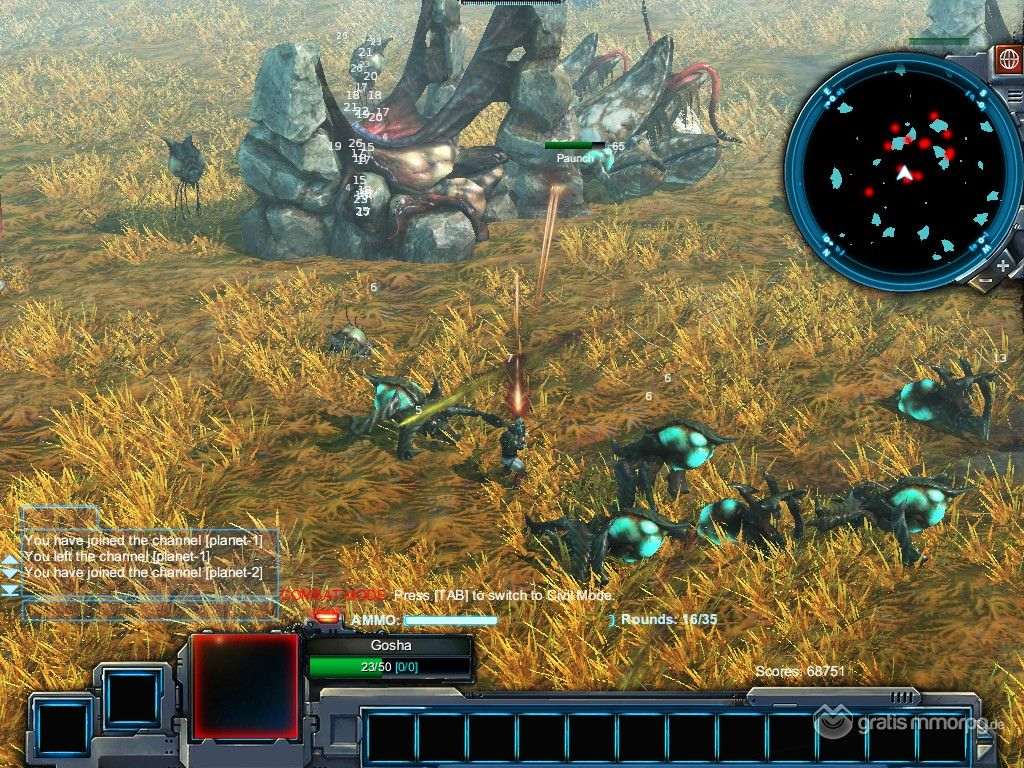
Task: Select the chat window tab
Action: (x=60, y=518)
